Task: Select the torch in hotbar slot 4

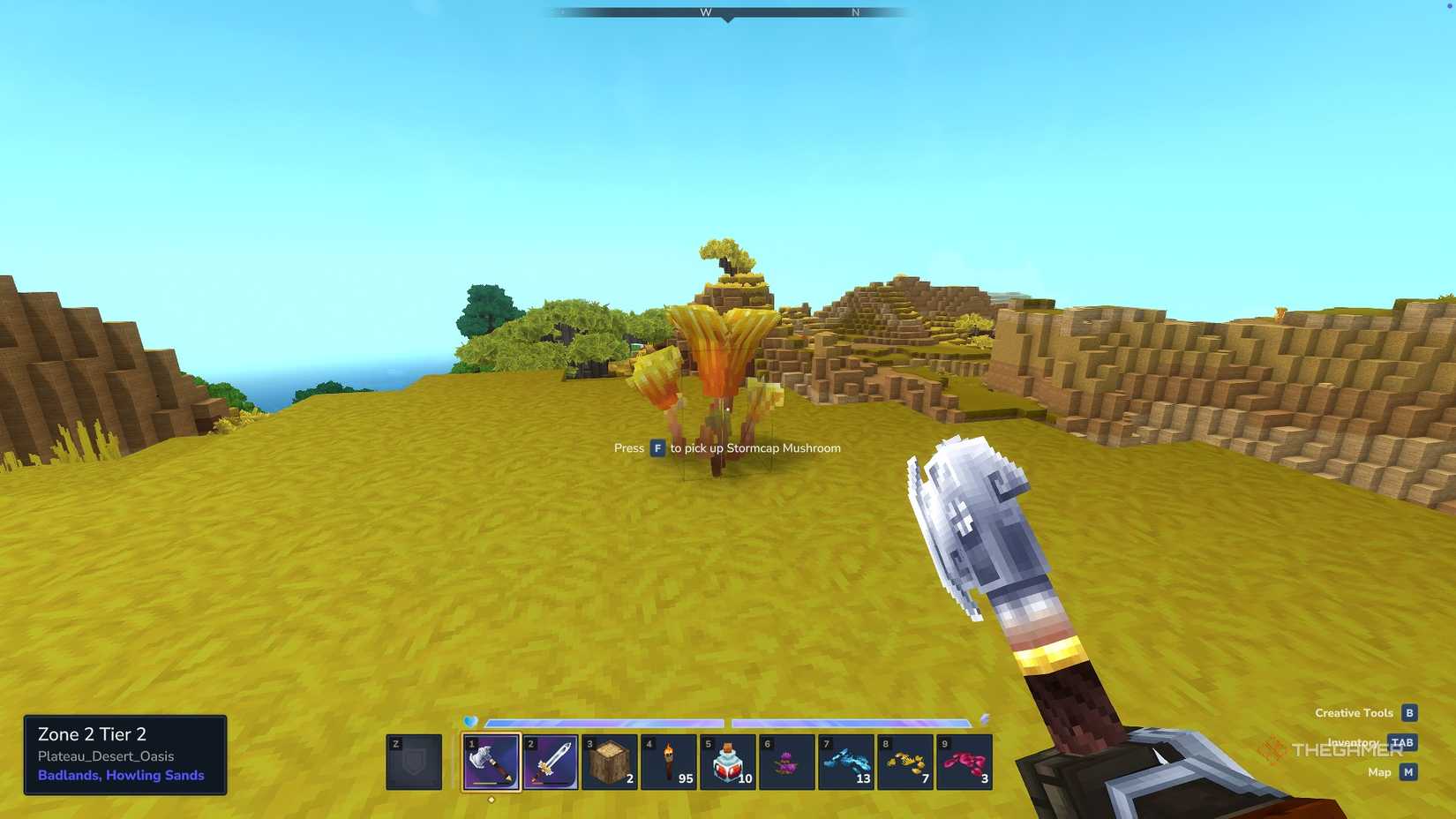Action: (x=670, y=762)
